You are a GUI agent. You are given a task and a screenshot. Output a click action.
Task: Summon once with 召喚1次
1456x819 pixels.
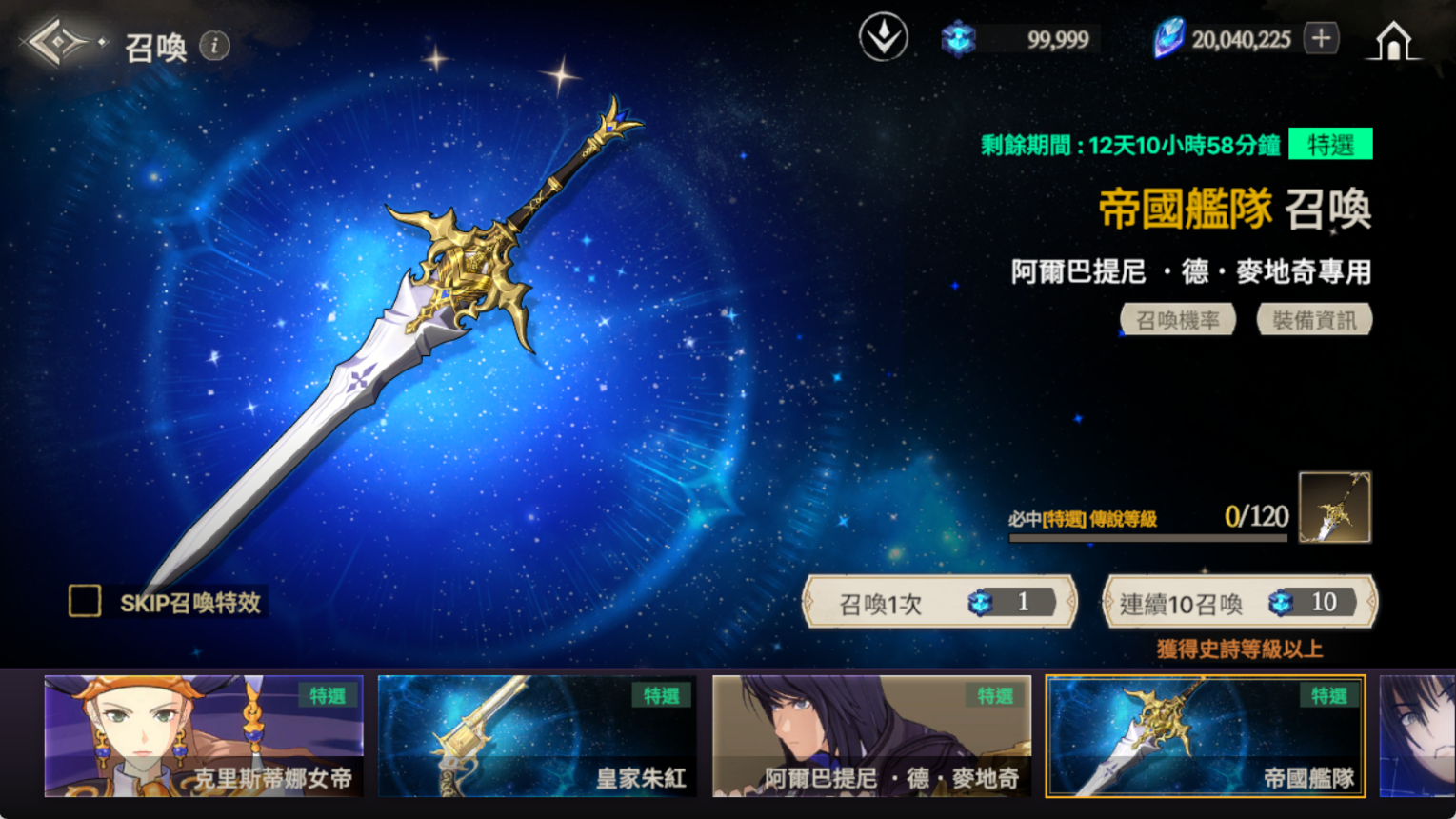pyautogui.click(x=940, y=602)
